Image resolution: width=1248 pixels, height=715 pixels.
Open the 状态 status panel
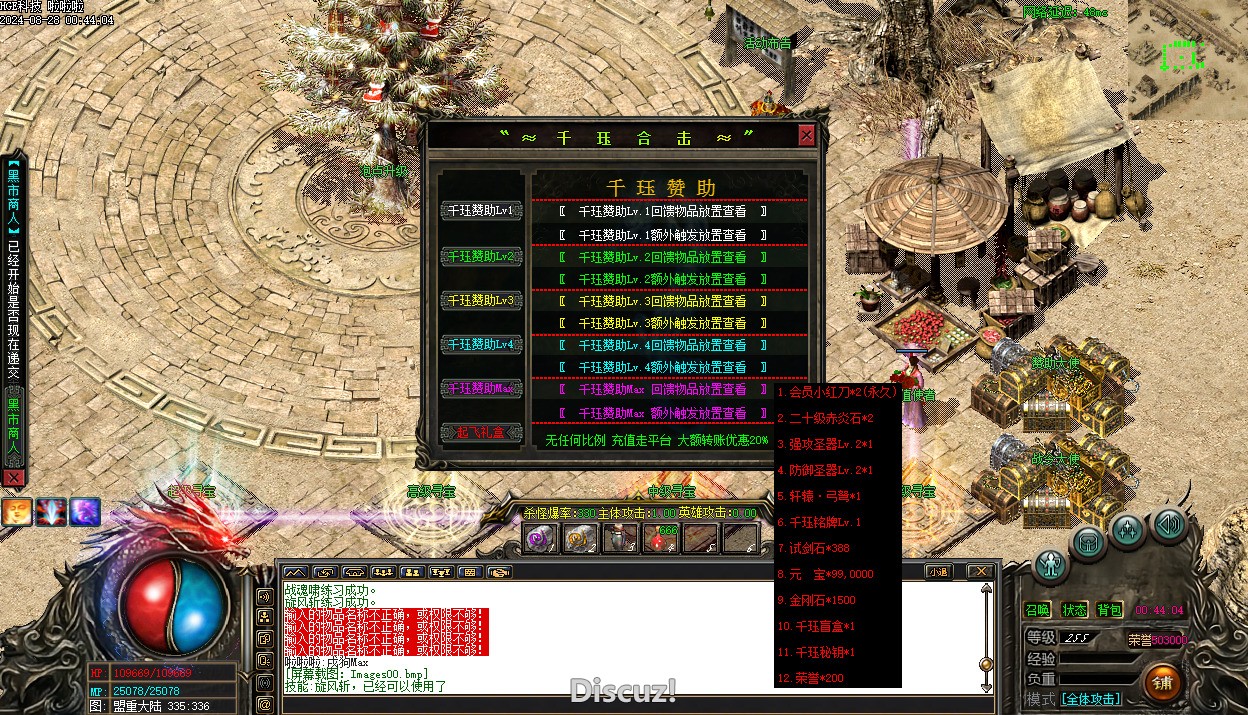(1074, 610)
